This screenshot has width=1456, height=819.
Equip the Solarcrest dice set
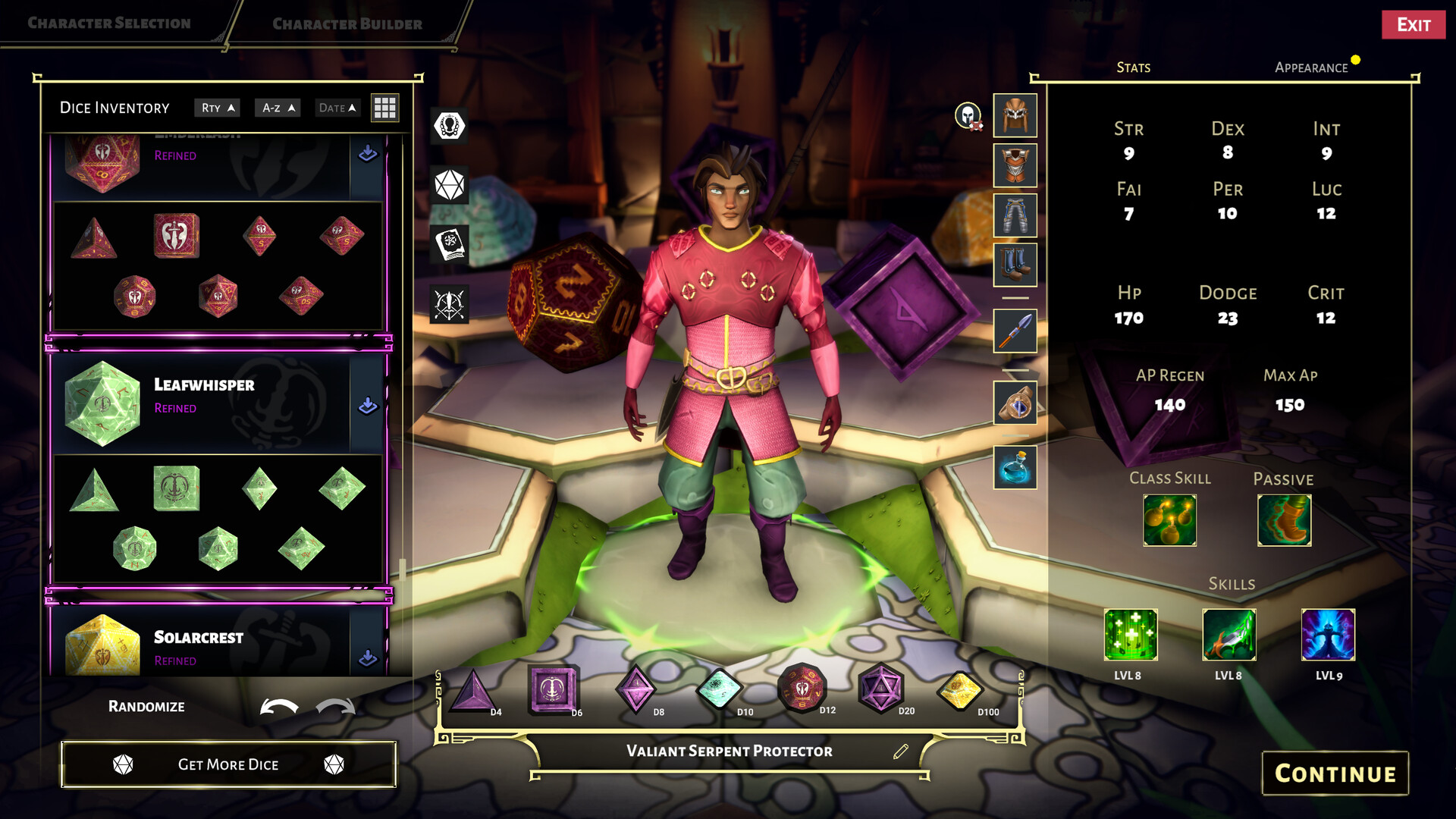(368, 657)
